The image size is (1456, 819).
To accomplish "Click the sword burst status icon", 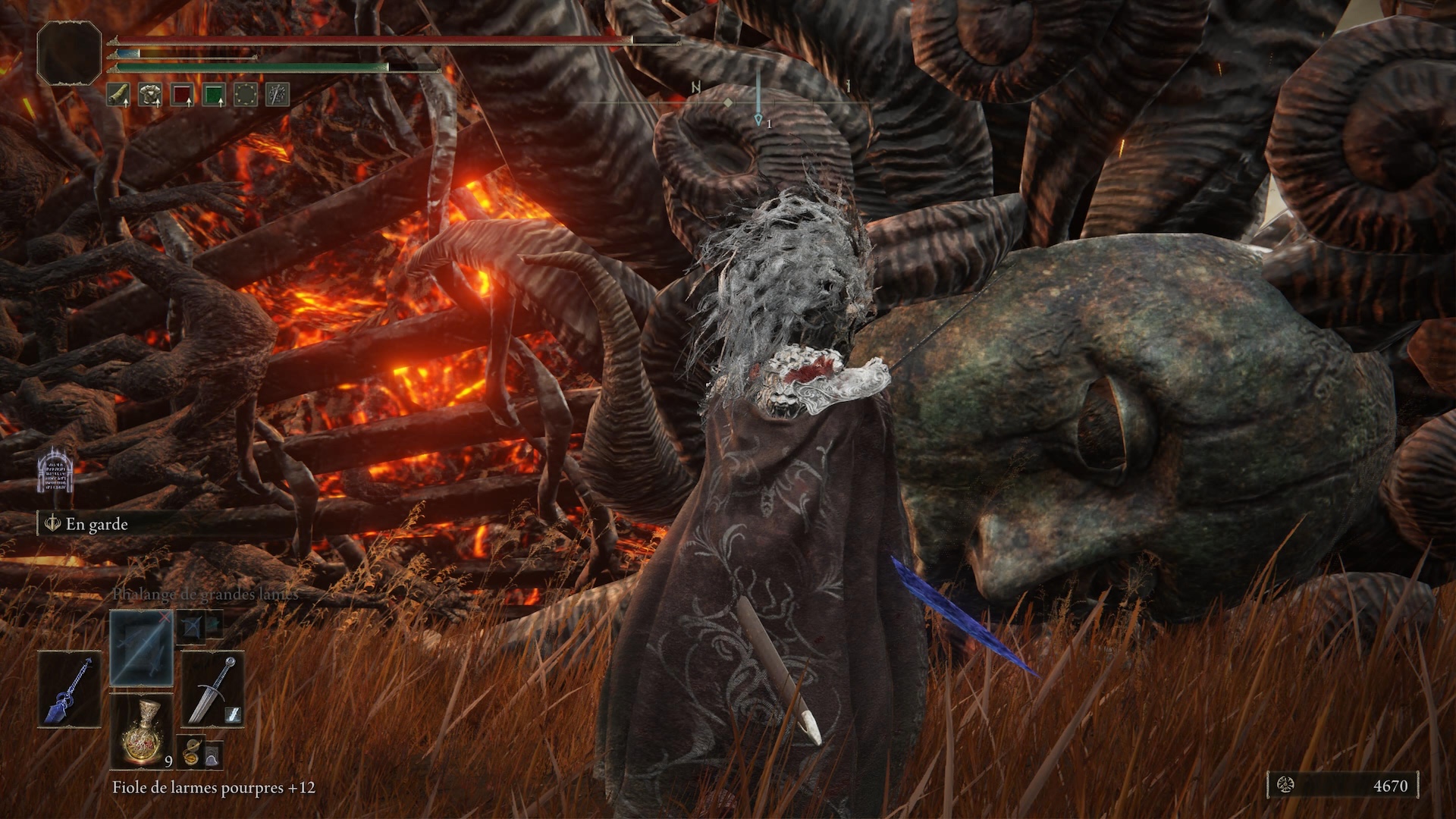I will click(278, 95).
